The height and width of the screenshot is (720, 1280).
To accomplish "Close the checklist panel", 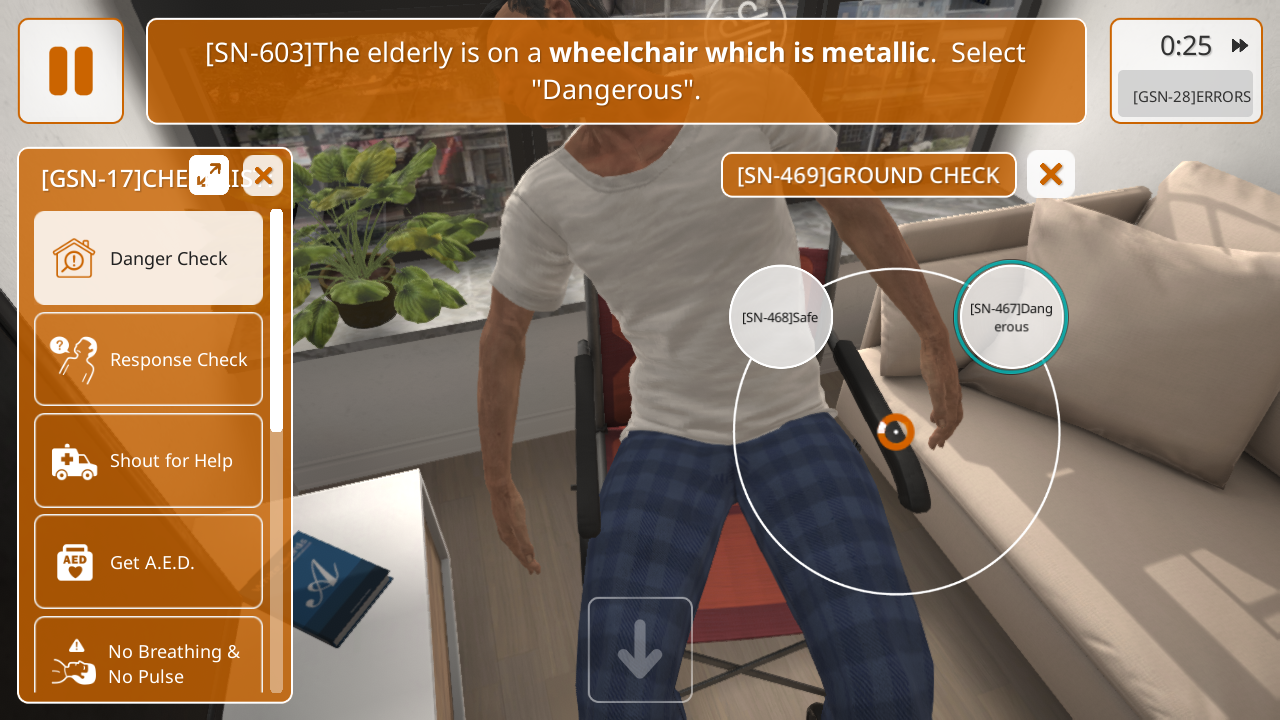I will [263, 176].
